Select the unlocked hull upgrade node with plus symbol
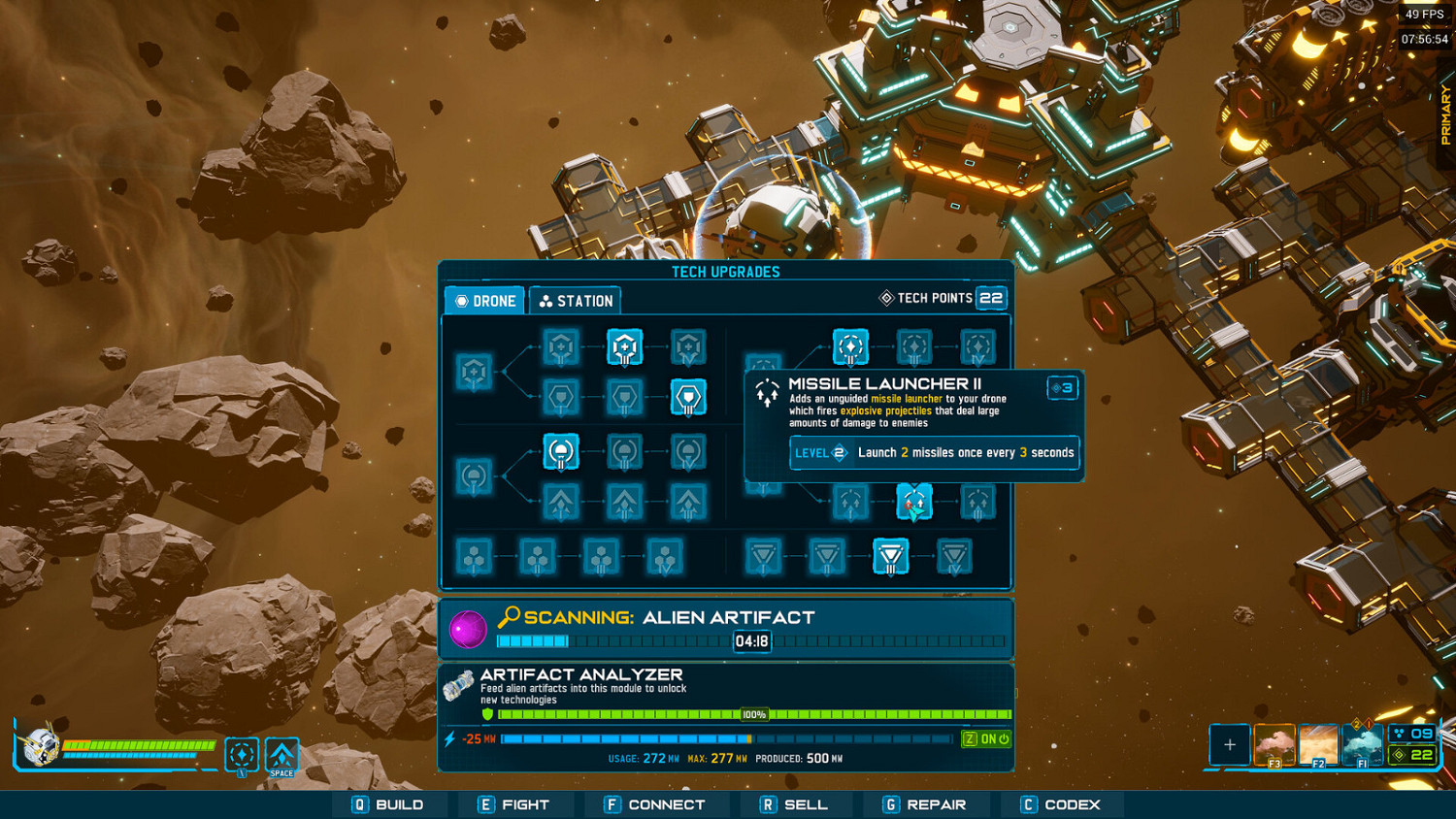 click(624, 346)
